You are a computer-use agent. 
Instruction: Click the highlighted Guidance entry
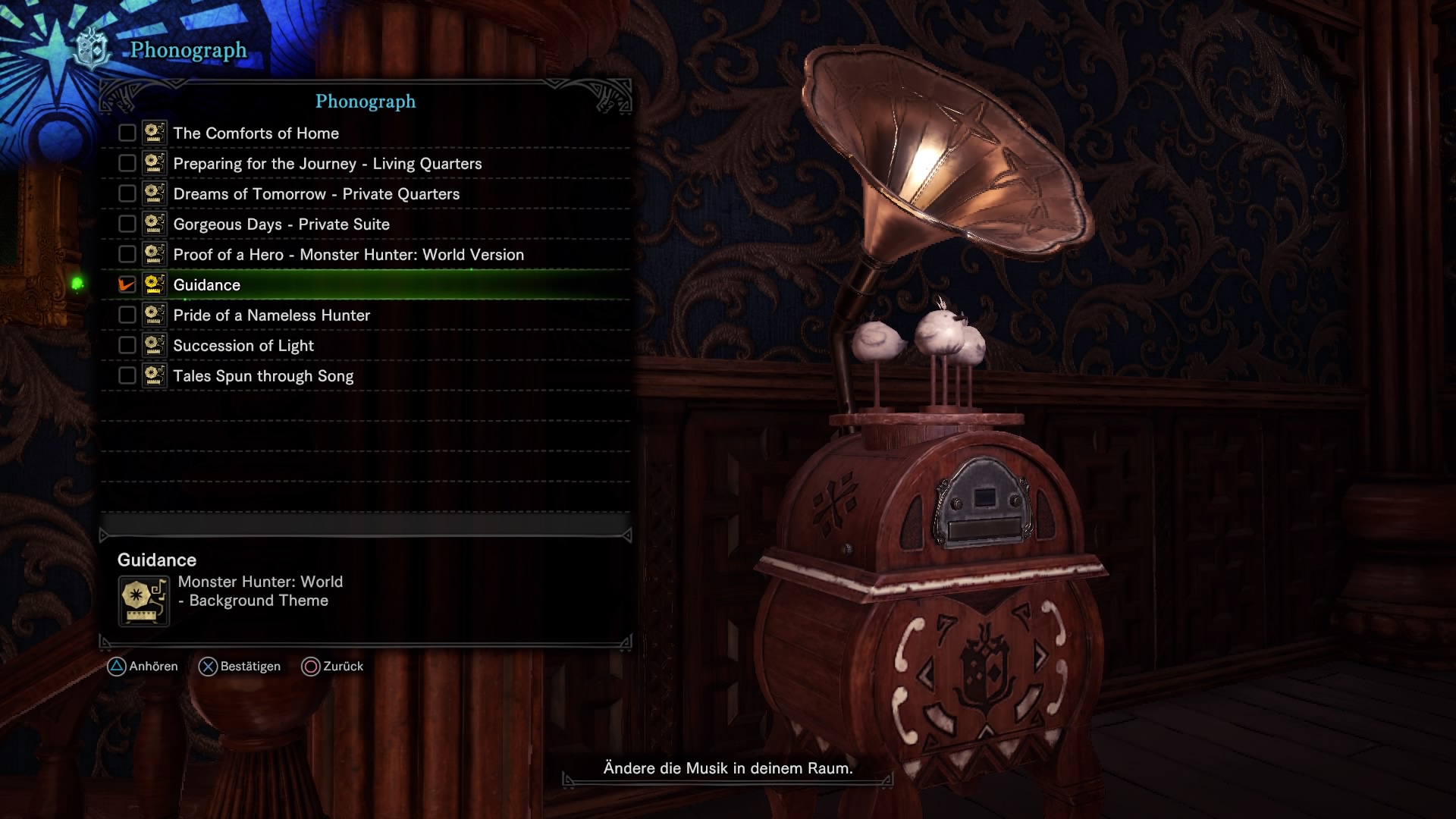(x=207, y=285)
